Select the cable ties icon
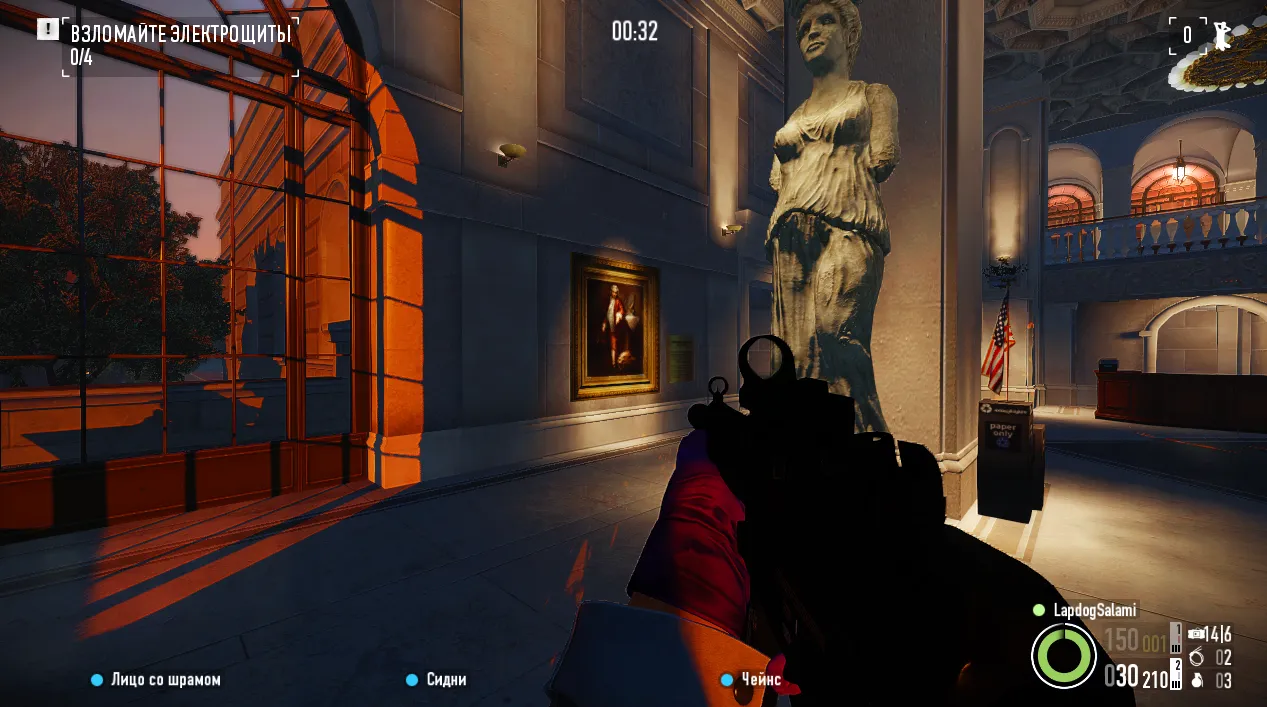 (x=1197, y=657)
